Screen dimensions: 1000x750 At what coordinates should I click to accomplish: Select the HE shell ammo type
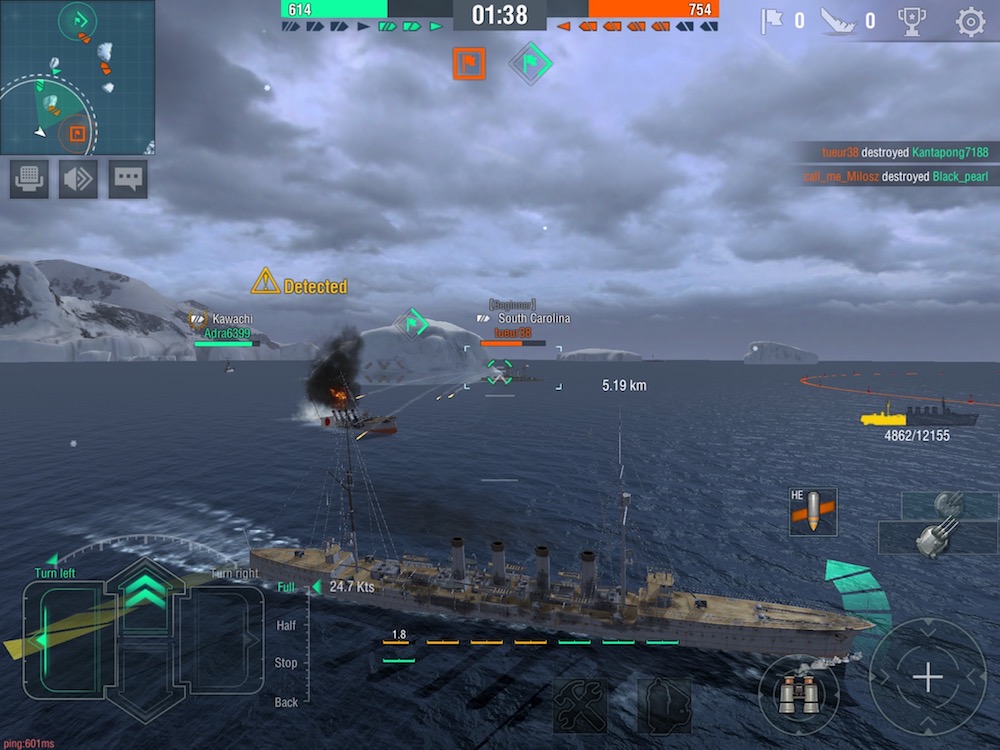pyautogui.click(x=812, y=511)
